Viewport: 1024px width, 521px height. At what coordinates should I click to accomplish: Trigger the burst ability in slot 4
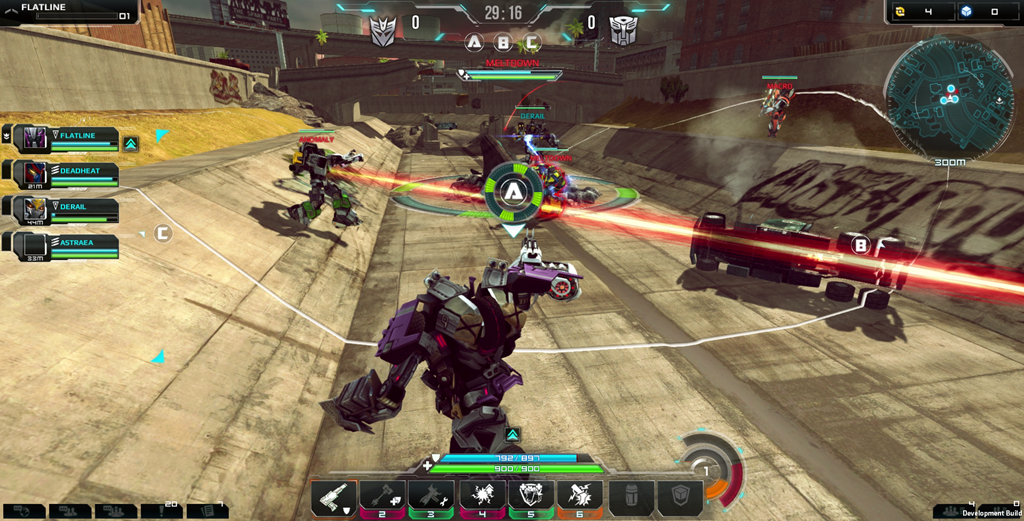[482, 497]
